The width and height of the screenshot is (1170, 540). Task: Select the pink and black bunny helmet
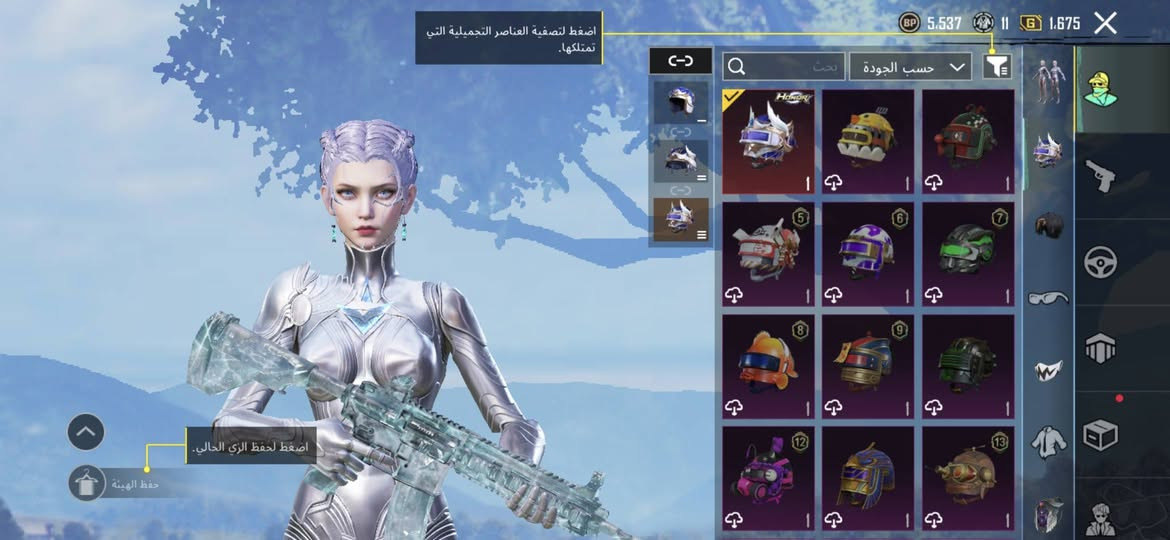768,477
